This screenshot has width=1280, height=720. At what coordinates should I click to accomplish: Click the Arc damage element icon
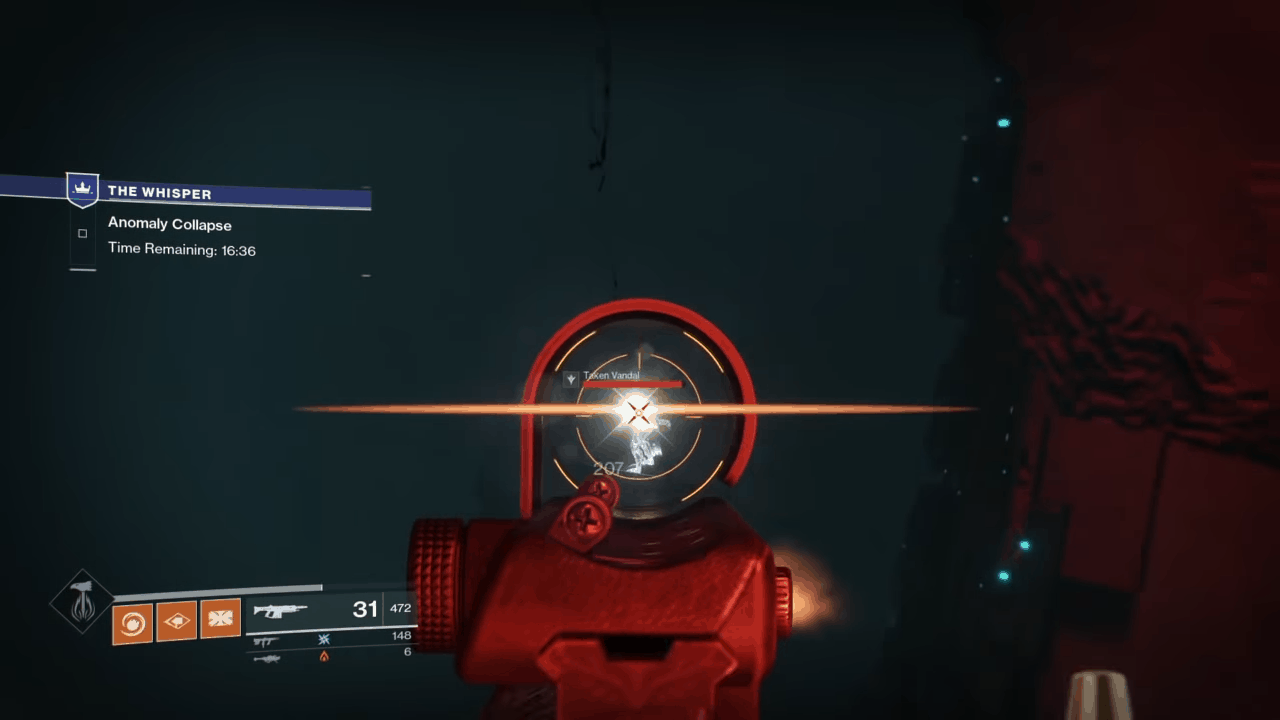[x=323, y=638]
